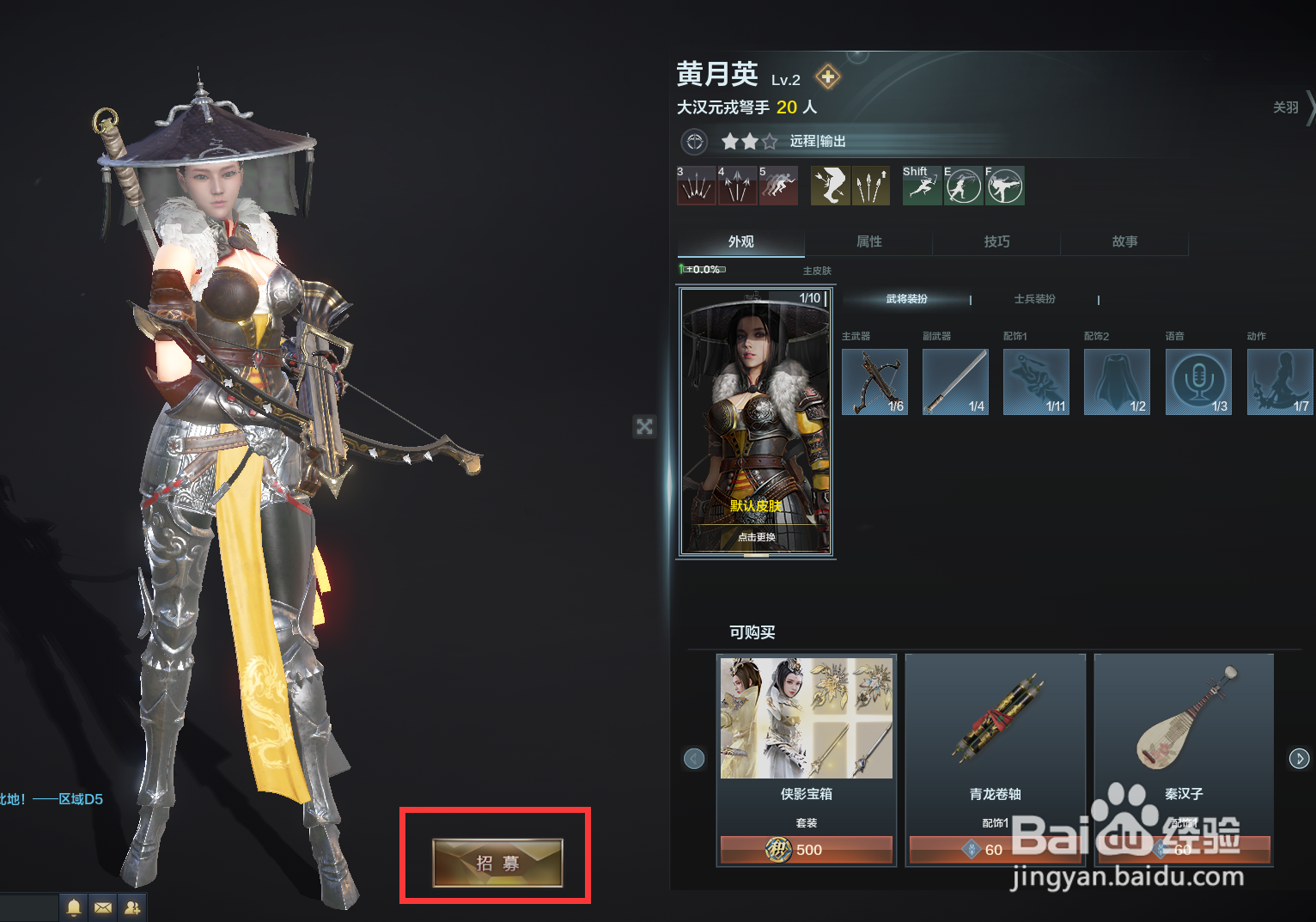Switch to the 属性 tab
Viewport: 1316px width, 922px height.
point(868,241)
